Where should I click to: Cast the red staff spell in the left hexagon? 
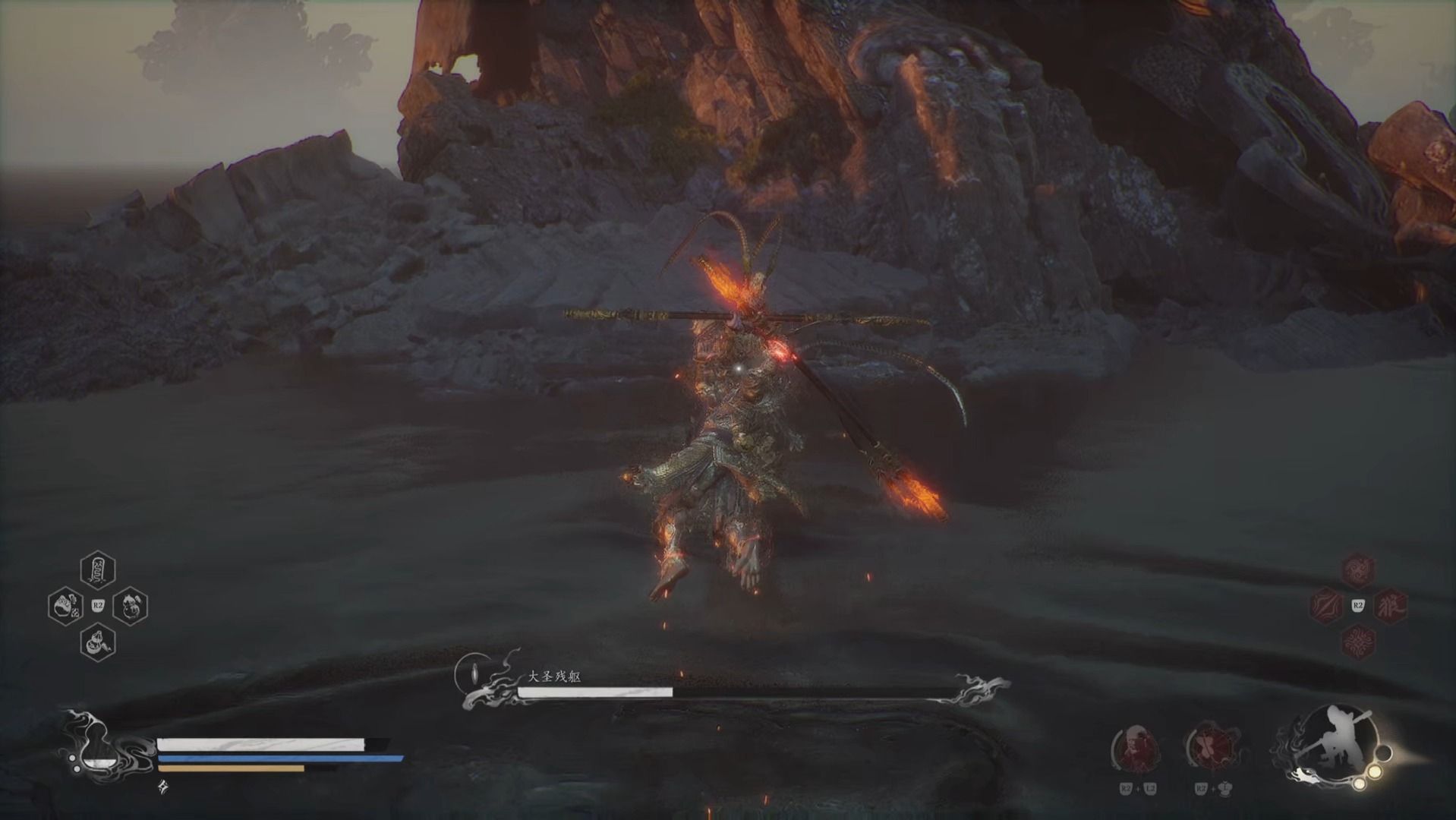tap(1327, 606)
